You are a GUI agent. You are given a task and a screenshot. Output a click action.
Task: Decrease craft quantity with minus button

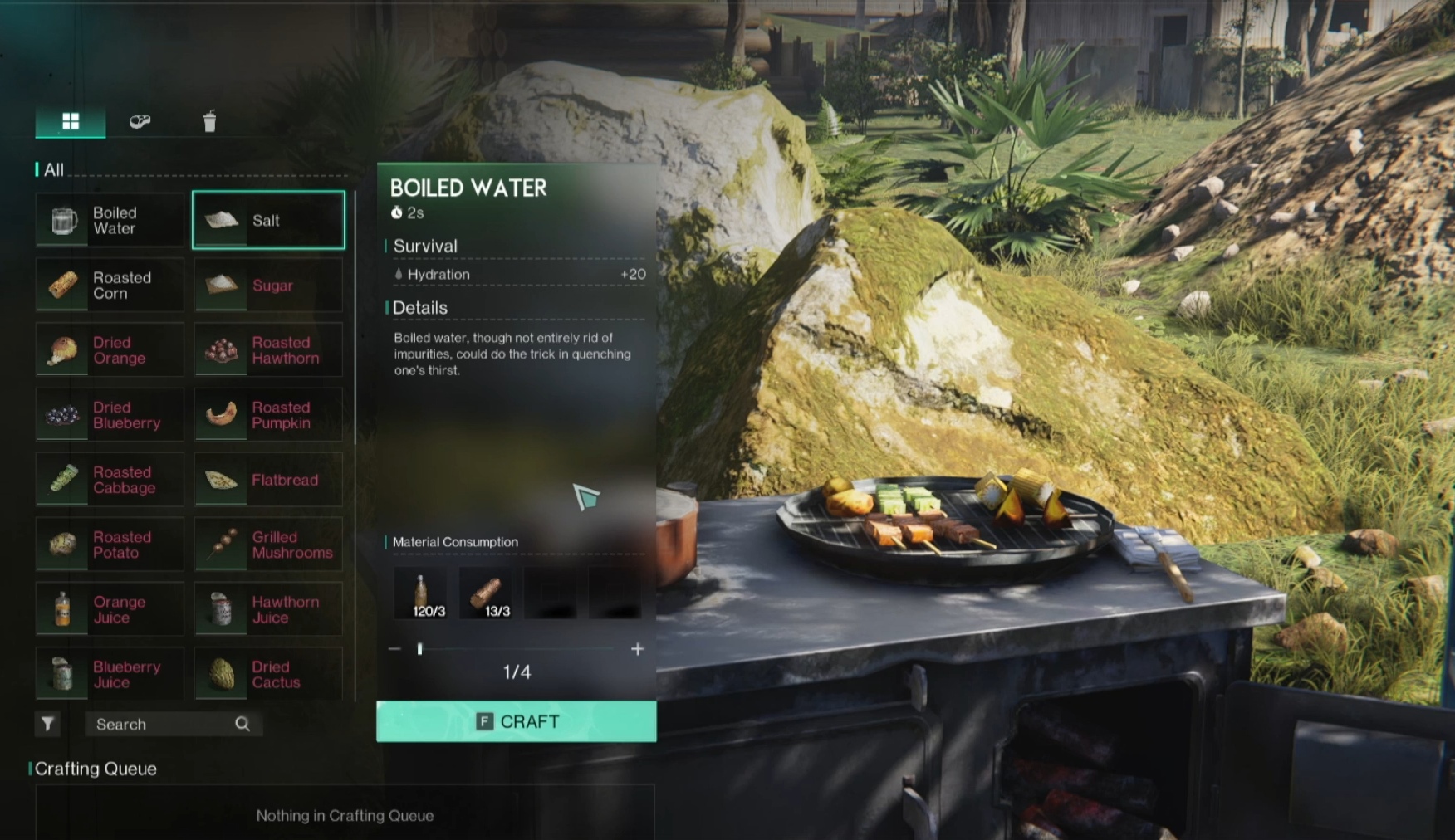tap(394, 649)
